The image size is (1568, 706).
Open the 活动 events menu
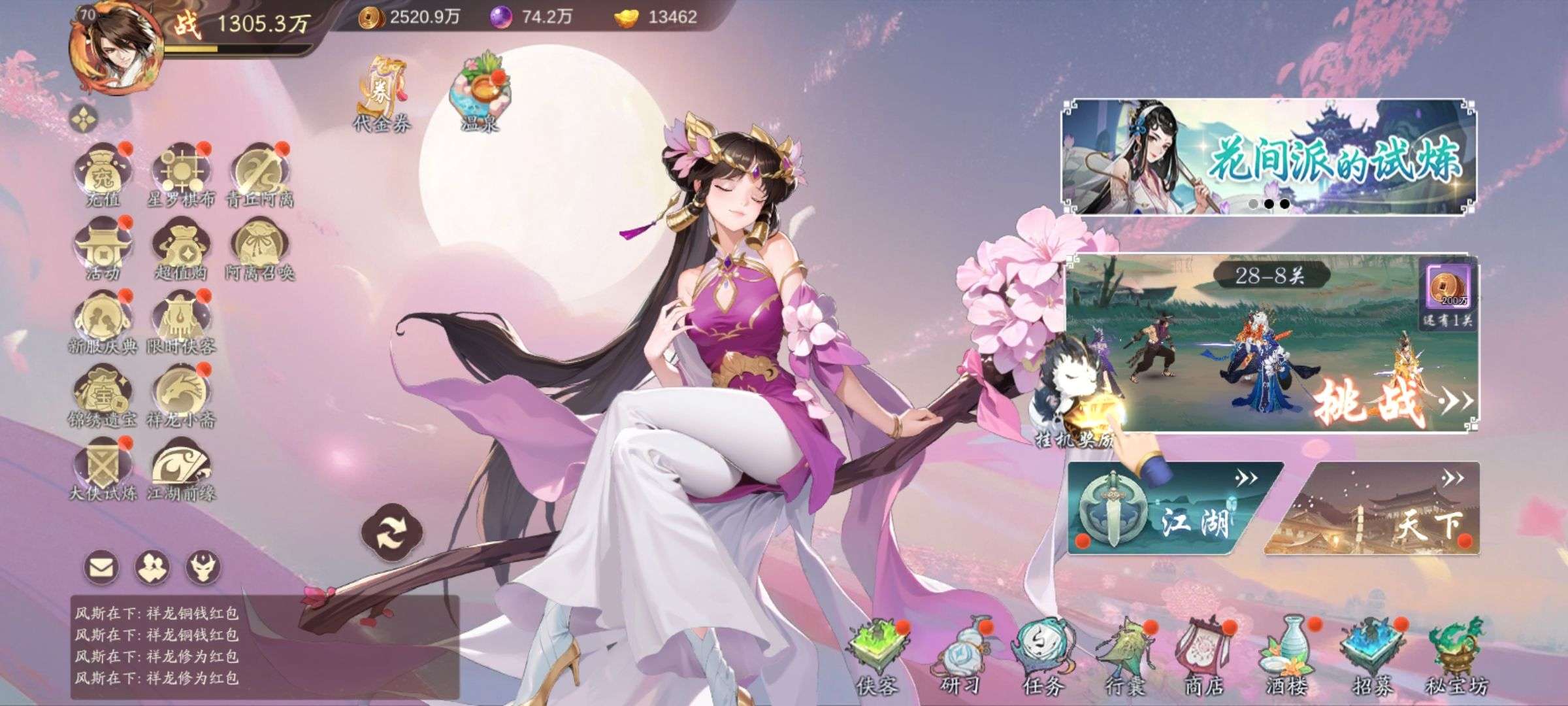point(103,248)
